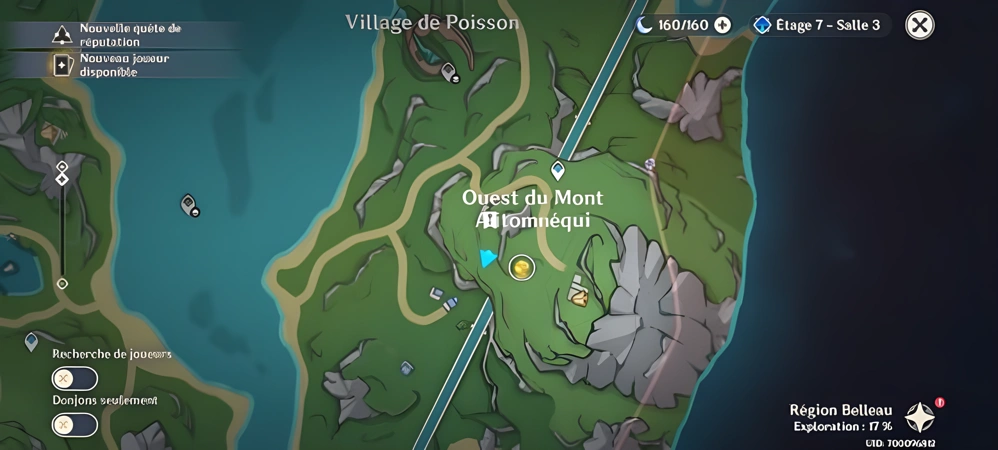Select the golden camp marker beside the grey rocks
Viewport: 998px width, 450px height.
[x=579, y=293]
